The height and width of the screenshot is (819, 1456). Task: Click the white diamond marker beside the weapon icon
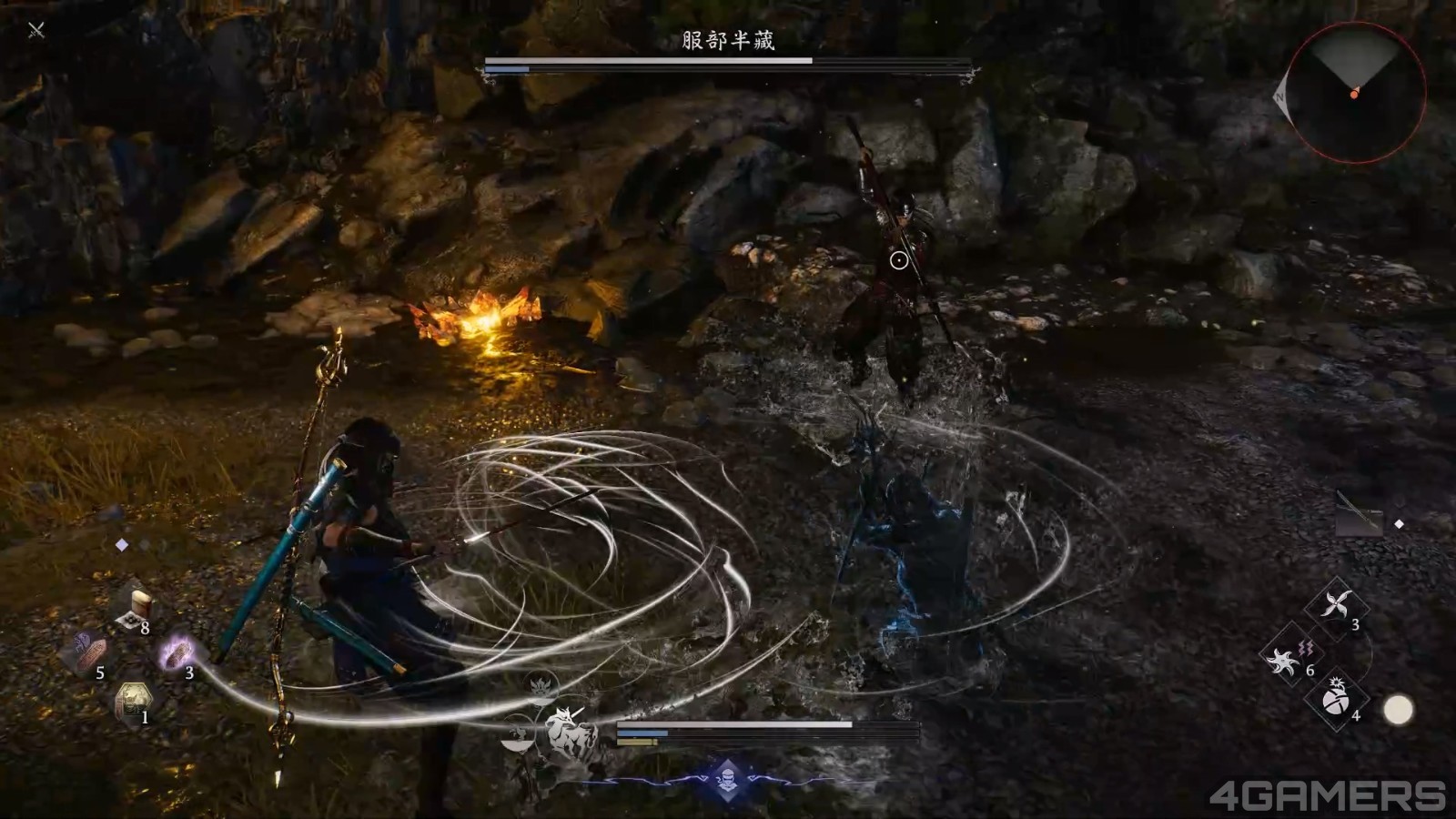click(1399, 522)
